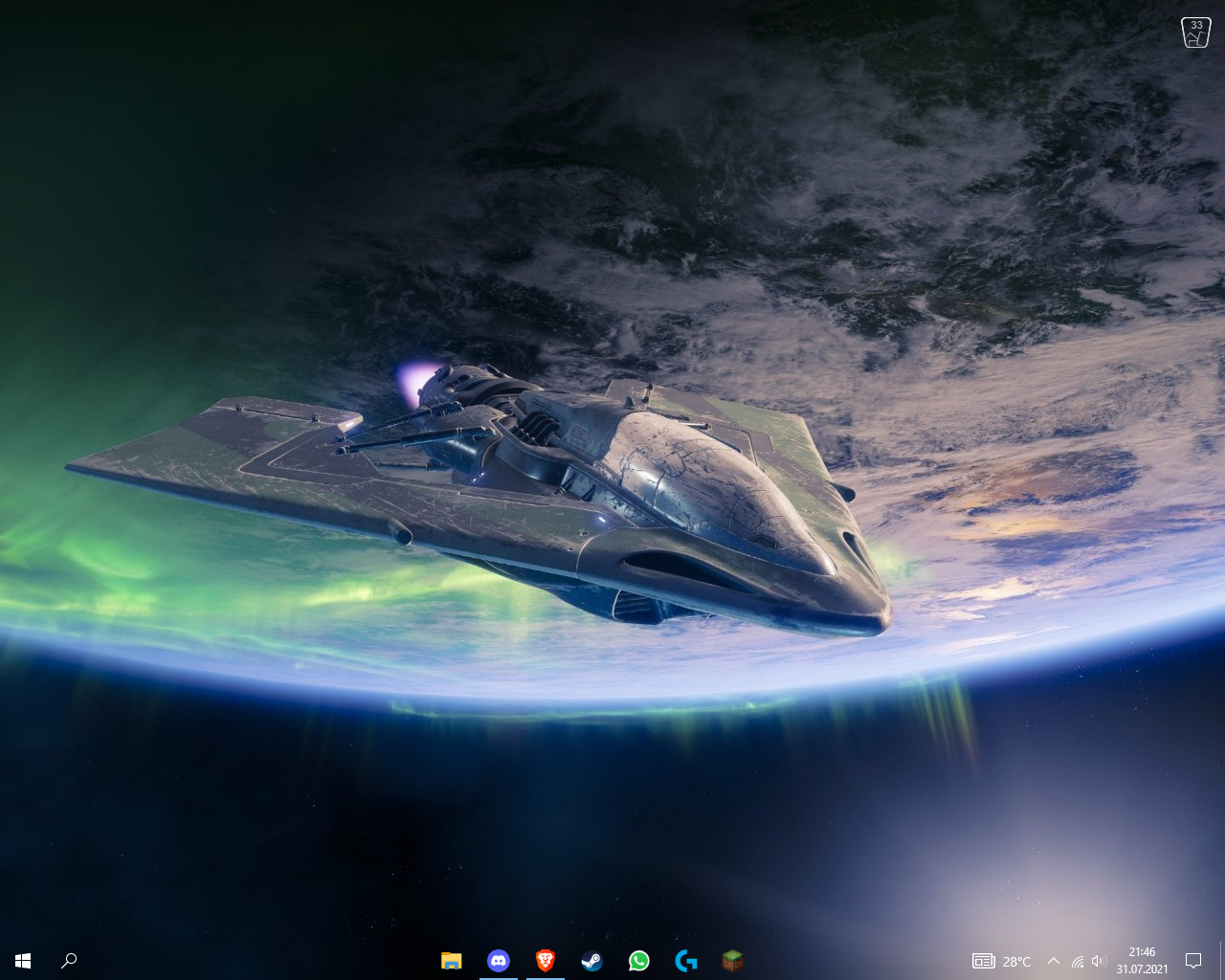Open the Start menu

click(x=21, y=960)
